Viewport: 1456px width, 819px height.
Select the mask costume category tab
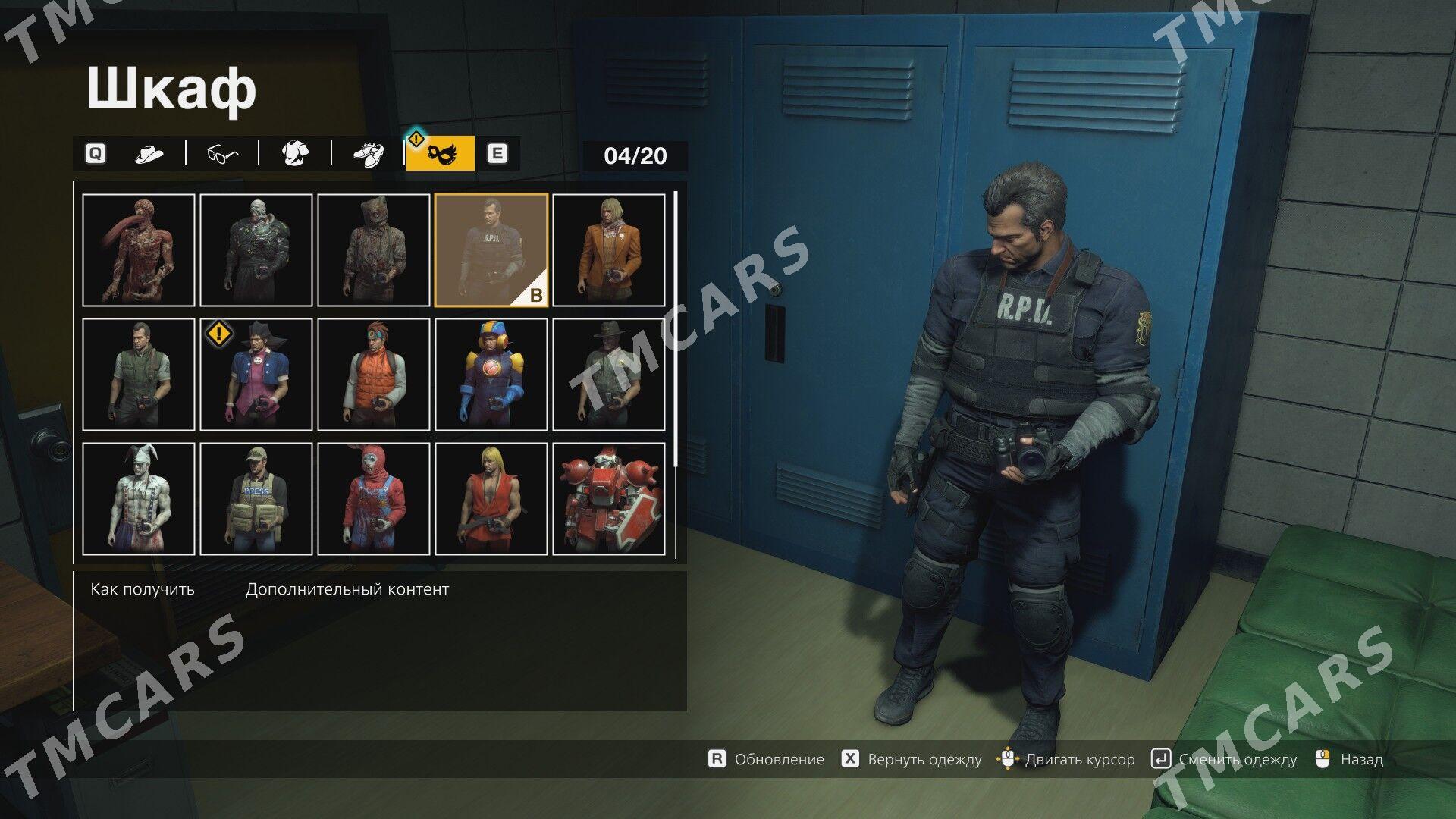tap(440, 155)
